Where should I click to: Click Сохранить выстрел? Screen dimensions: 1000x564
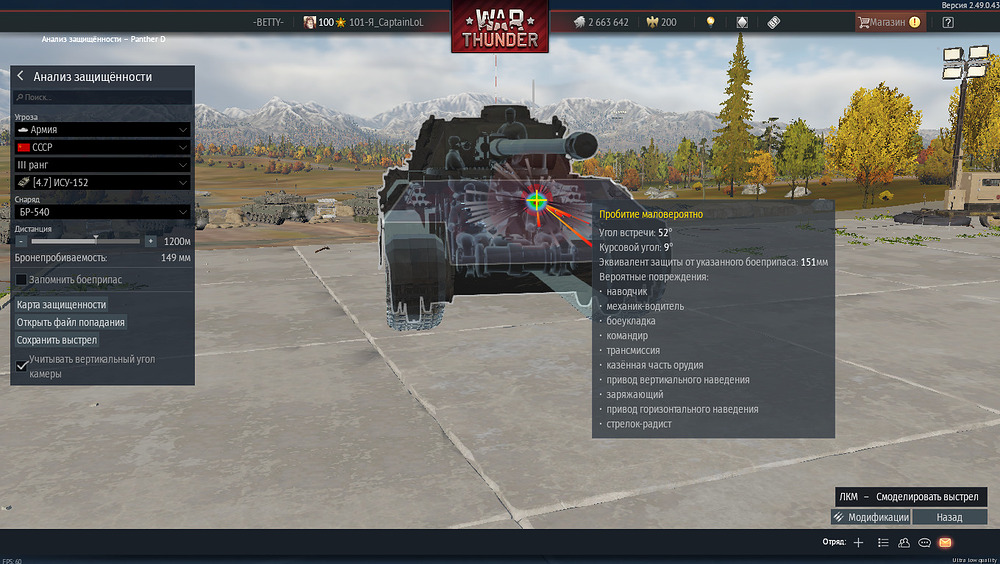pos(57,340)
